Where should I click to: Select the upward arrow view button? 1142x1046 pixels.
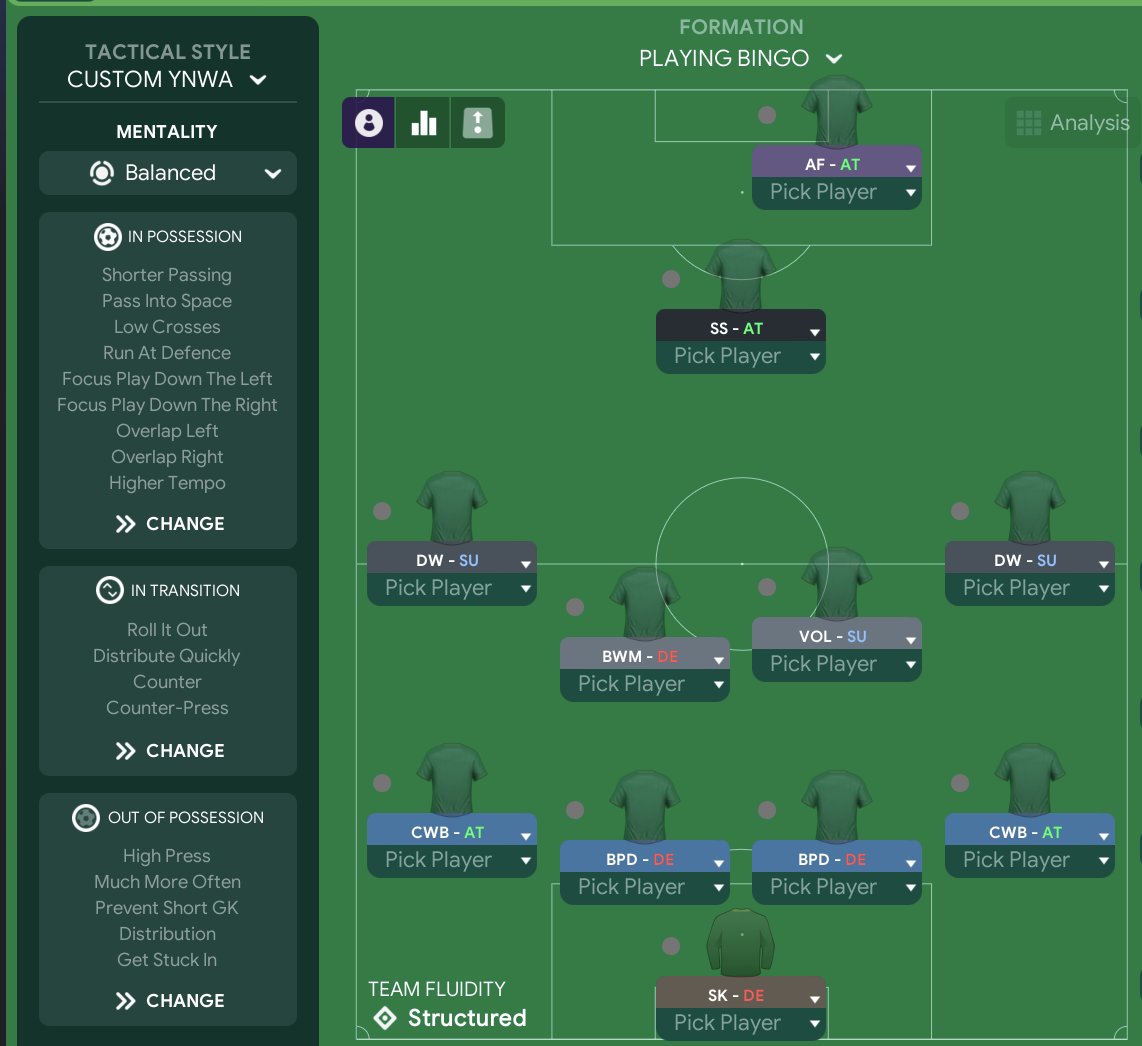click(x=478, y=123)
